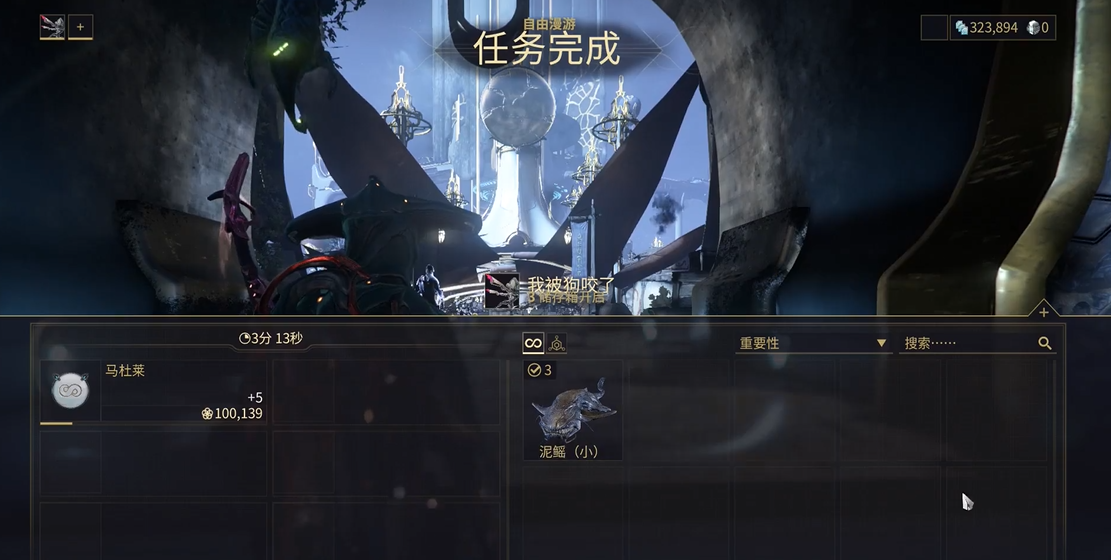Screen dimensions: 1111x560
Task: Click the magnifying glass search icon
Action: coord(1045,343)
